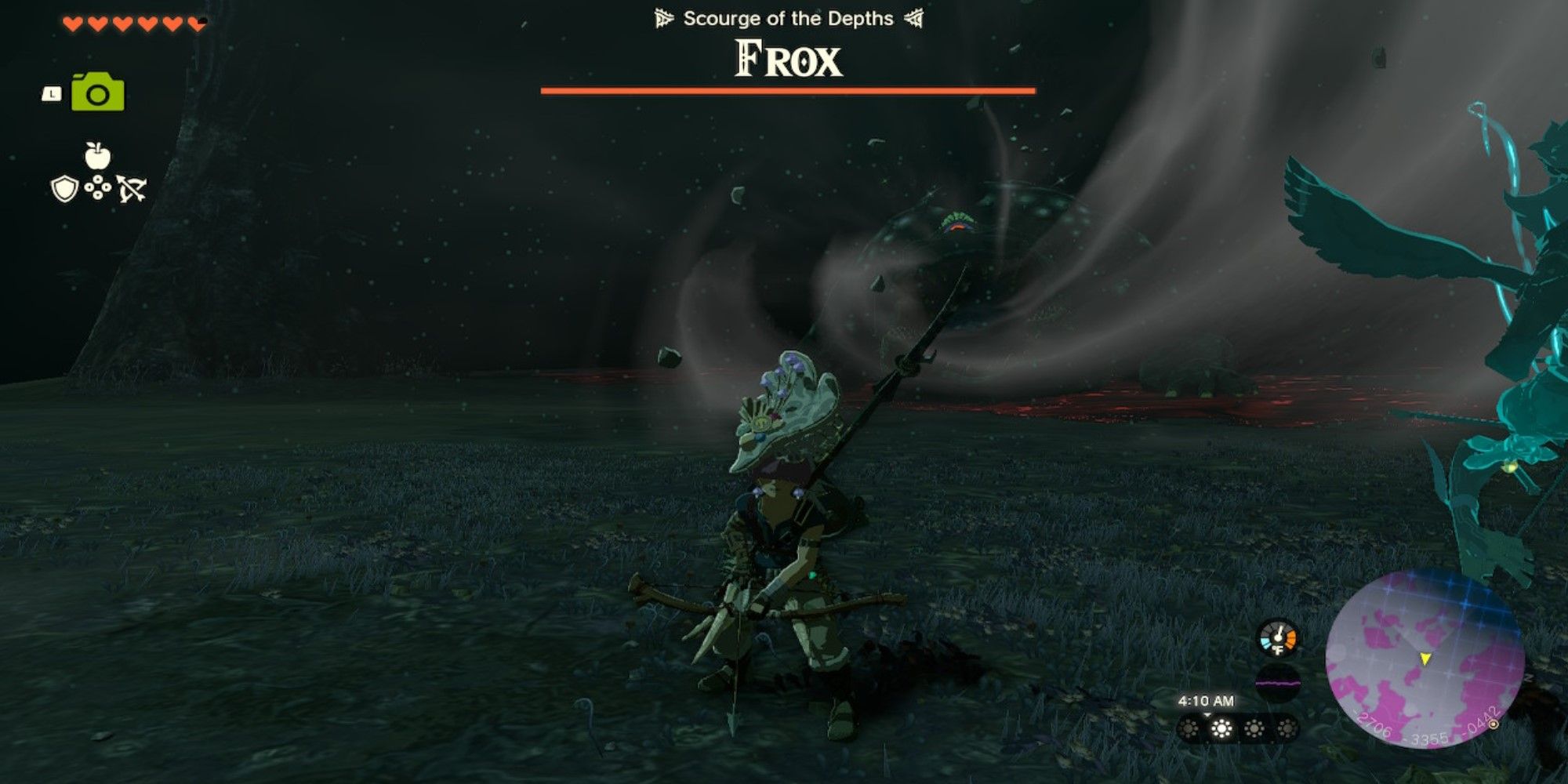Click the L button badge beside the camera

[x=53, y=93]
